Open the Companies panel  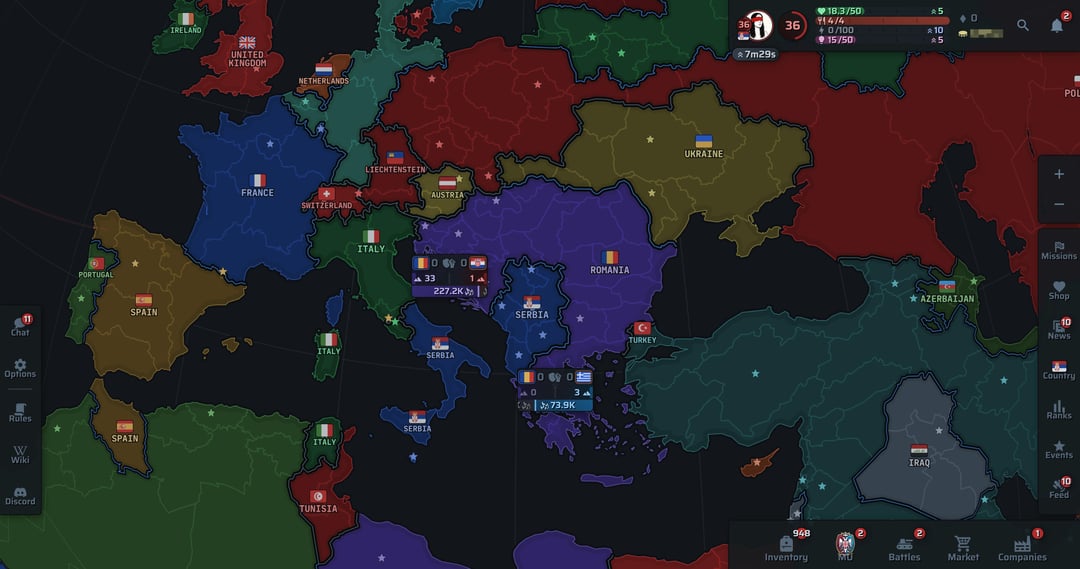click(1022, 547)
